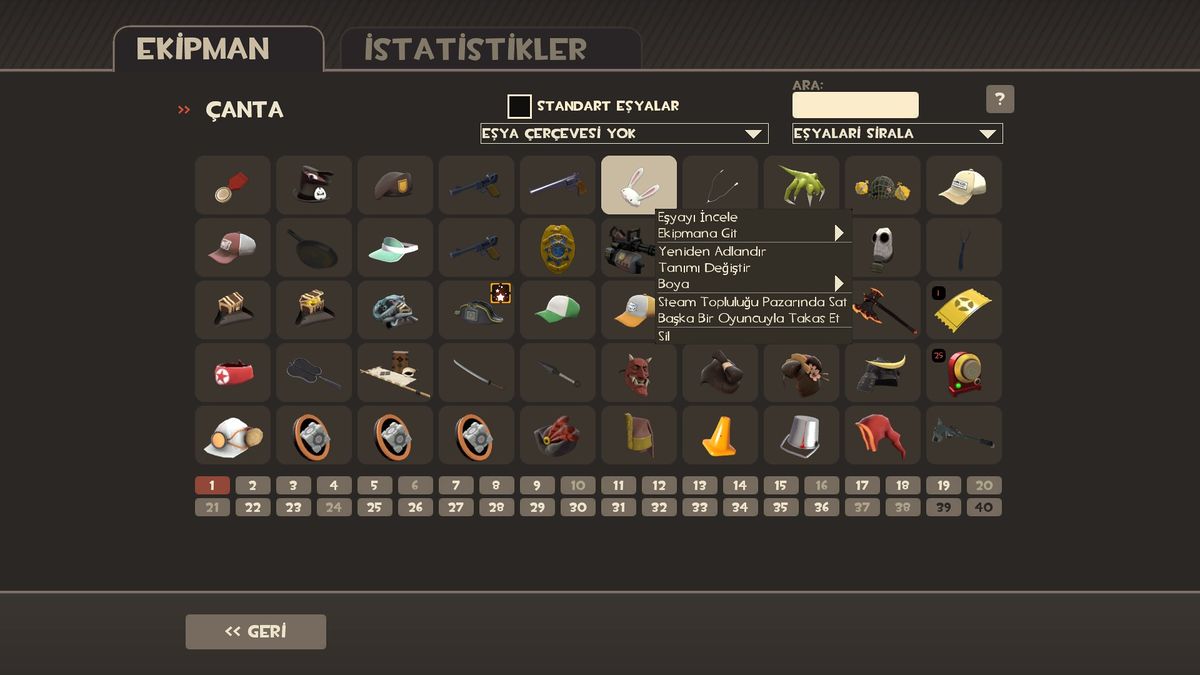
Task: Go to backpack page 2
Action: tap(253, 486)
